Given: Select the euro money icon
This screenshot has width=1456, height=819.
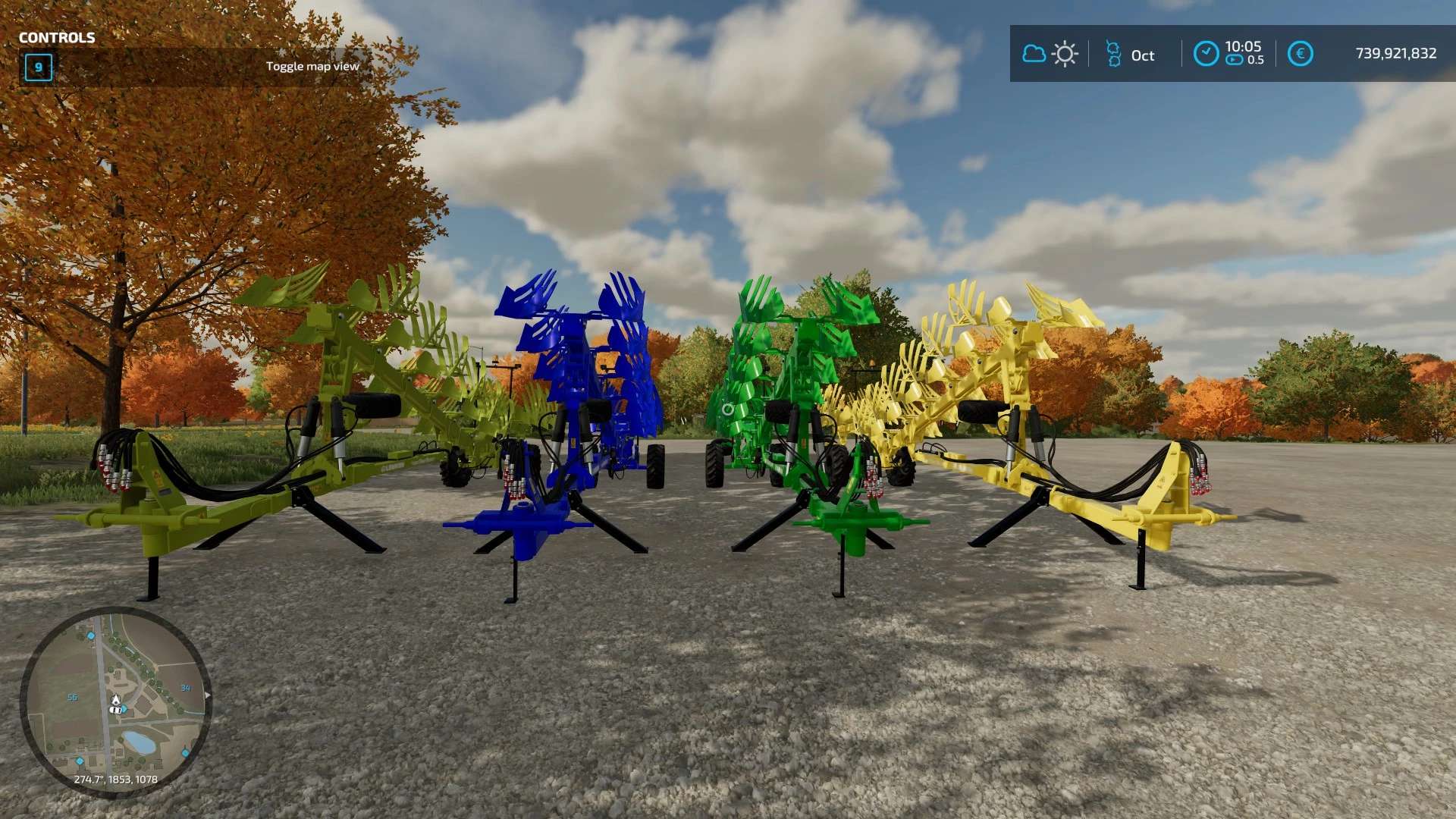Looking at the screenshot, I should (x=1300, y=54).
